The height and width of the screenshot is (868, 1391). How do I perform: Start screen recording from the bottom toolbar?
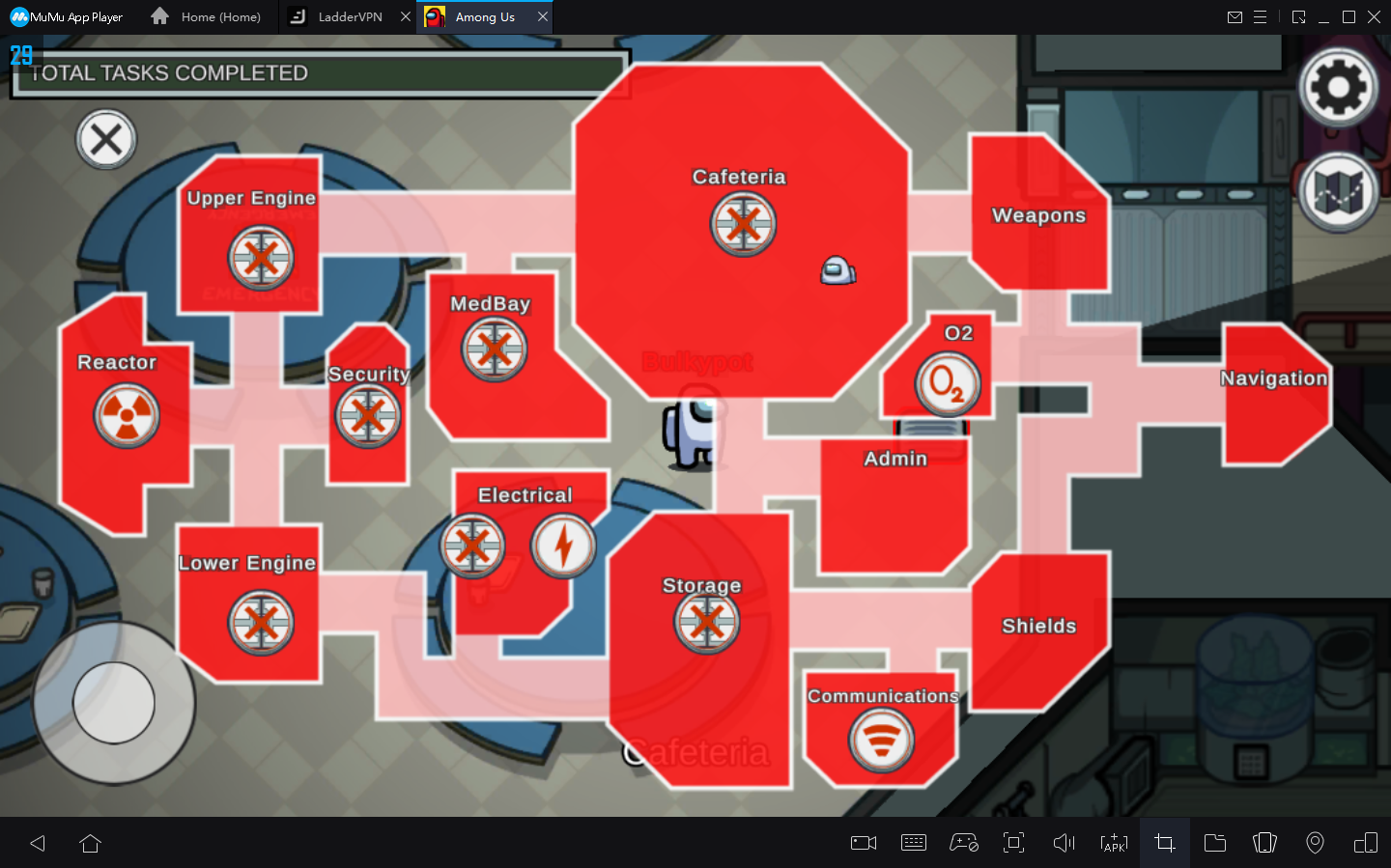863,843
